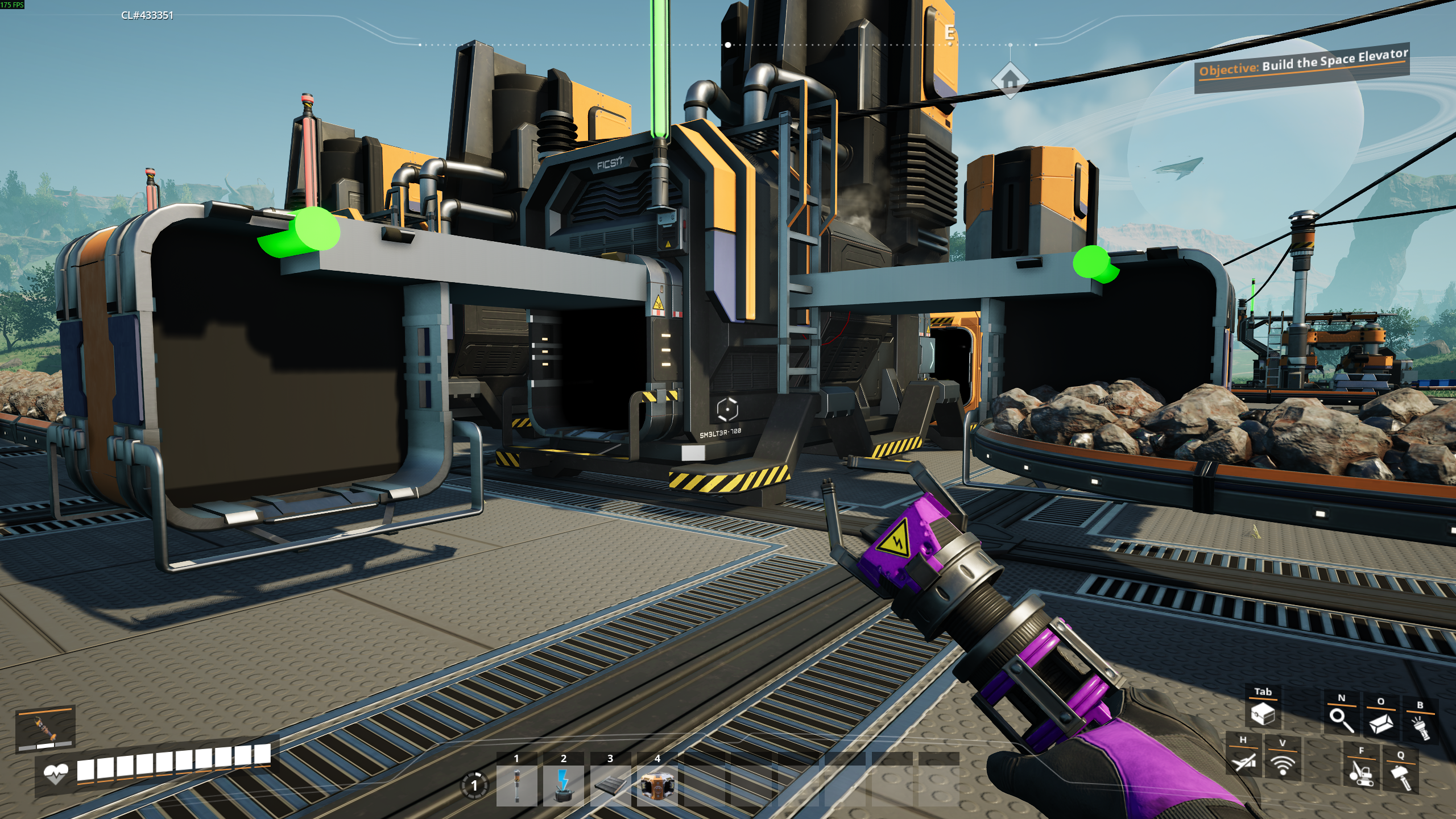Enter dismantle mode via wrecking crane icon

[1361, 772]
